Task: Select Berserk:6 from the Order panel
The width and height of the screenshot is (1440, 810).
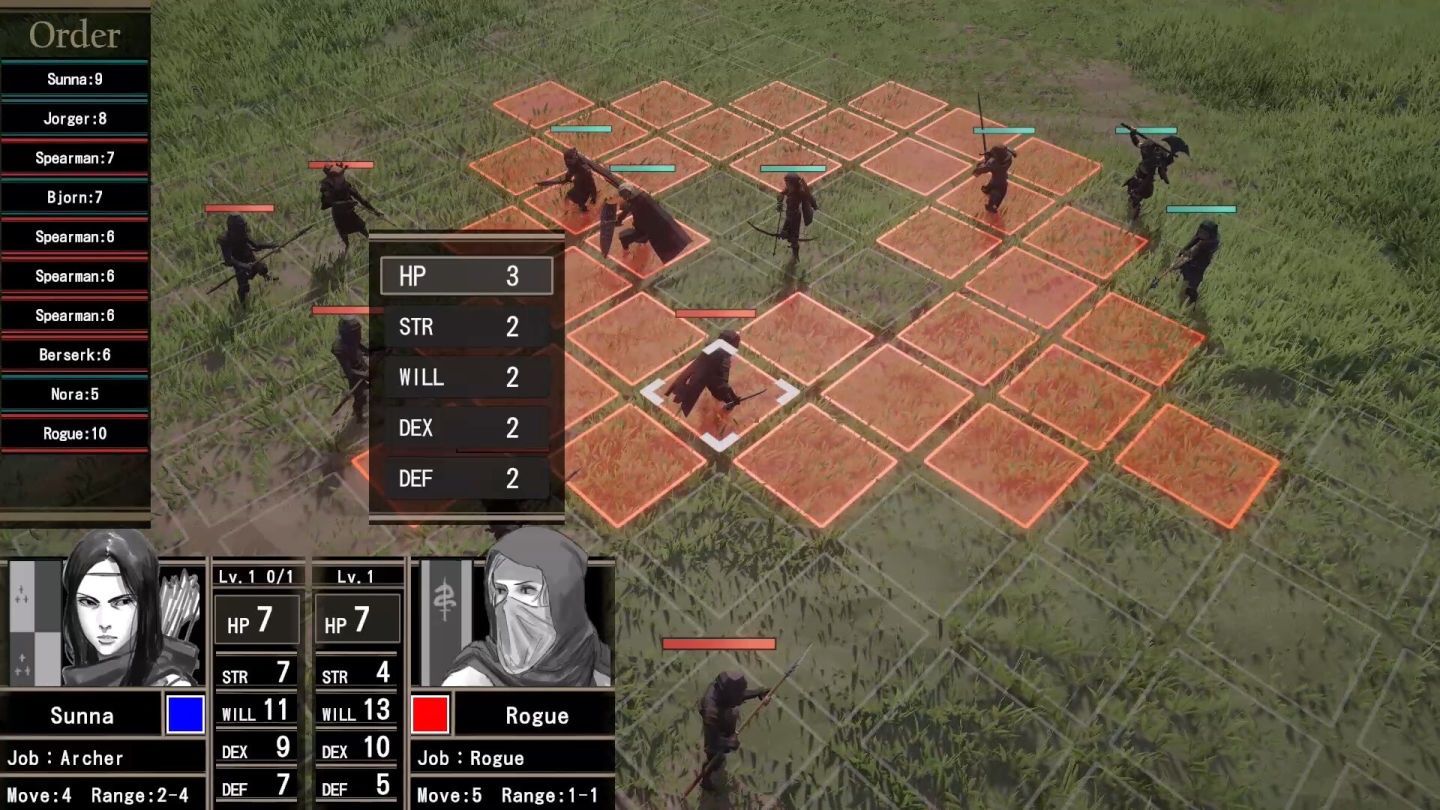Action: coord(75,354)
